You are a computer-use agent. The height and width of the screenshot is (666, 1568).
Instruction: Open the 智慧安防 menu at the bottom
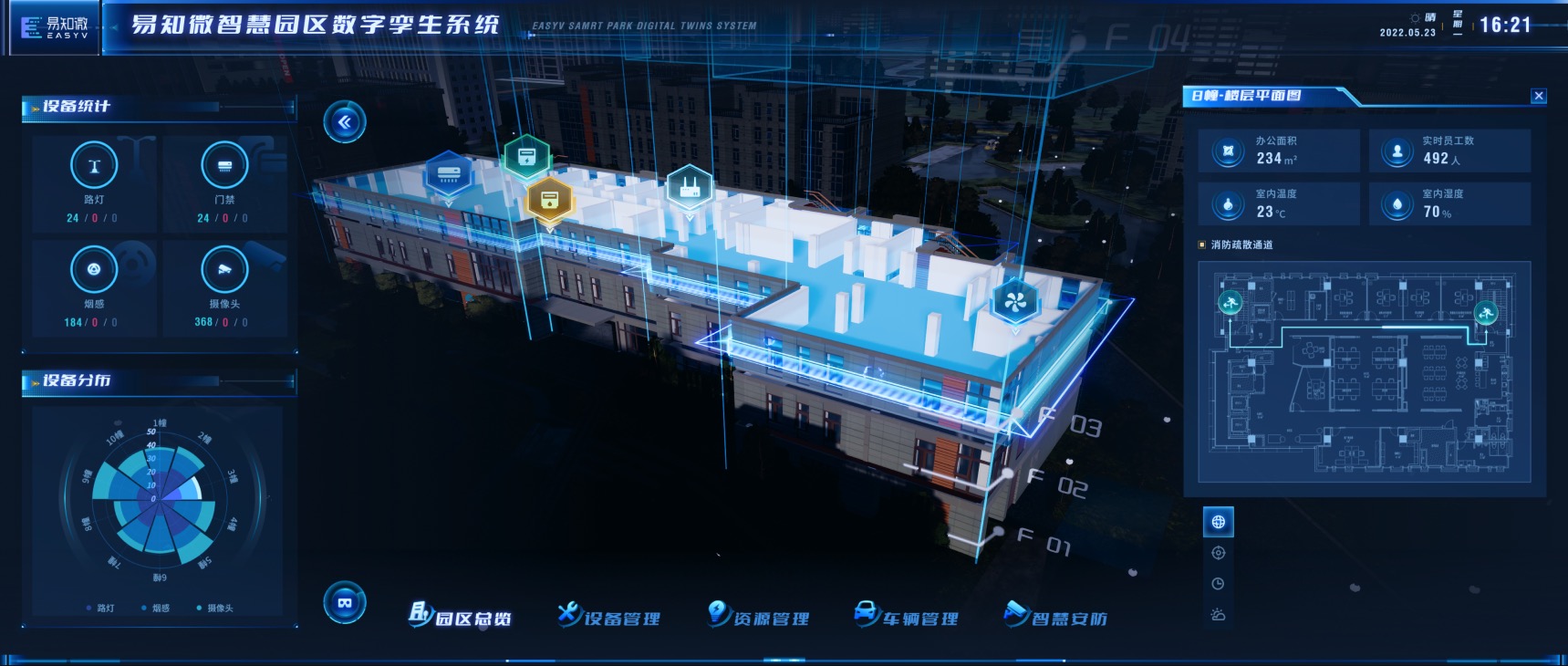(x=1059, y=617)
